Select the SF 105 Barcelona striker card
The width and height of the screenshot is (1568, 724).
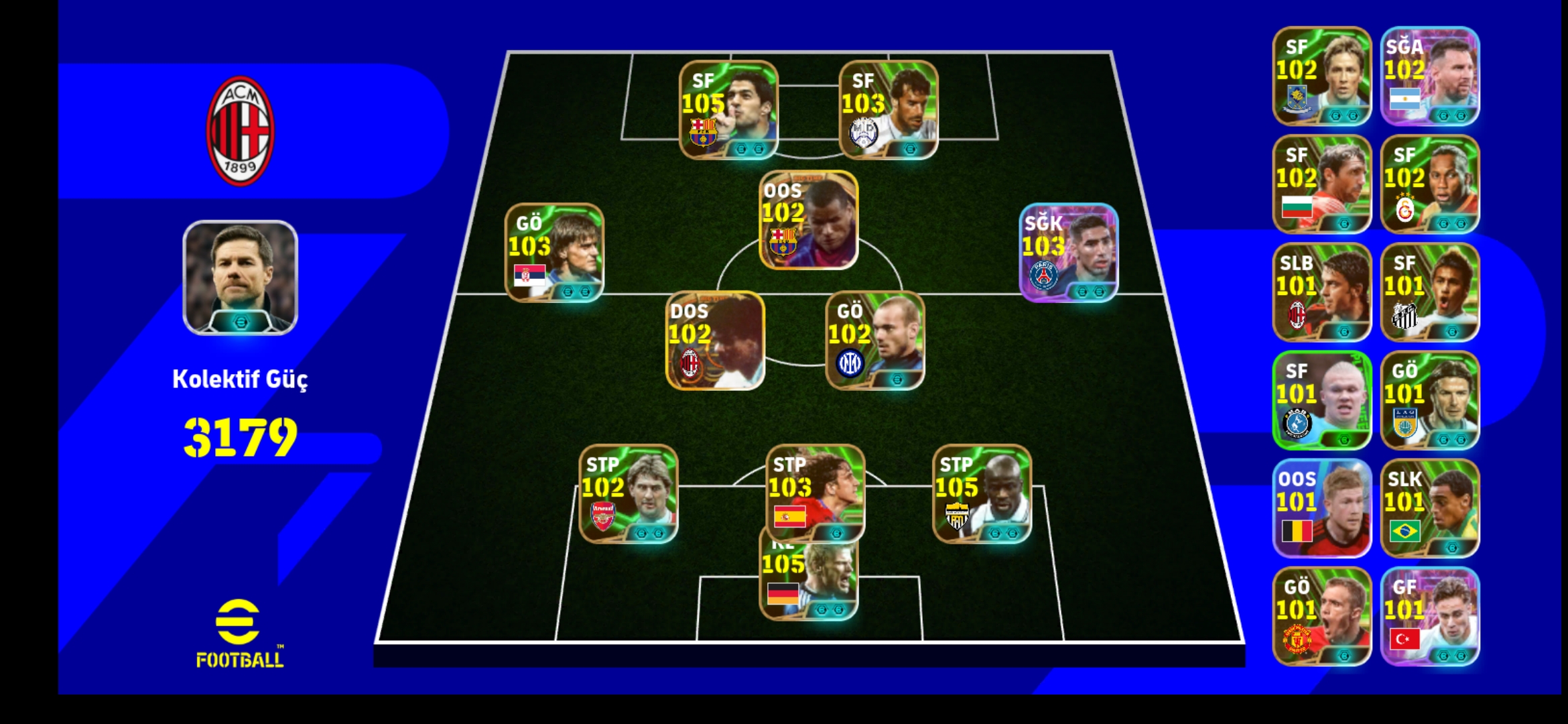tap(728, 110)
